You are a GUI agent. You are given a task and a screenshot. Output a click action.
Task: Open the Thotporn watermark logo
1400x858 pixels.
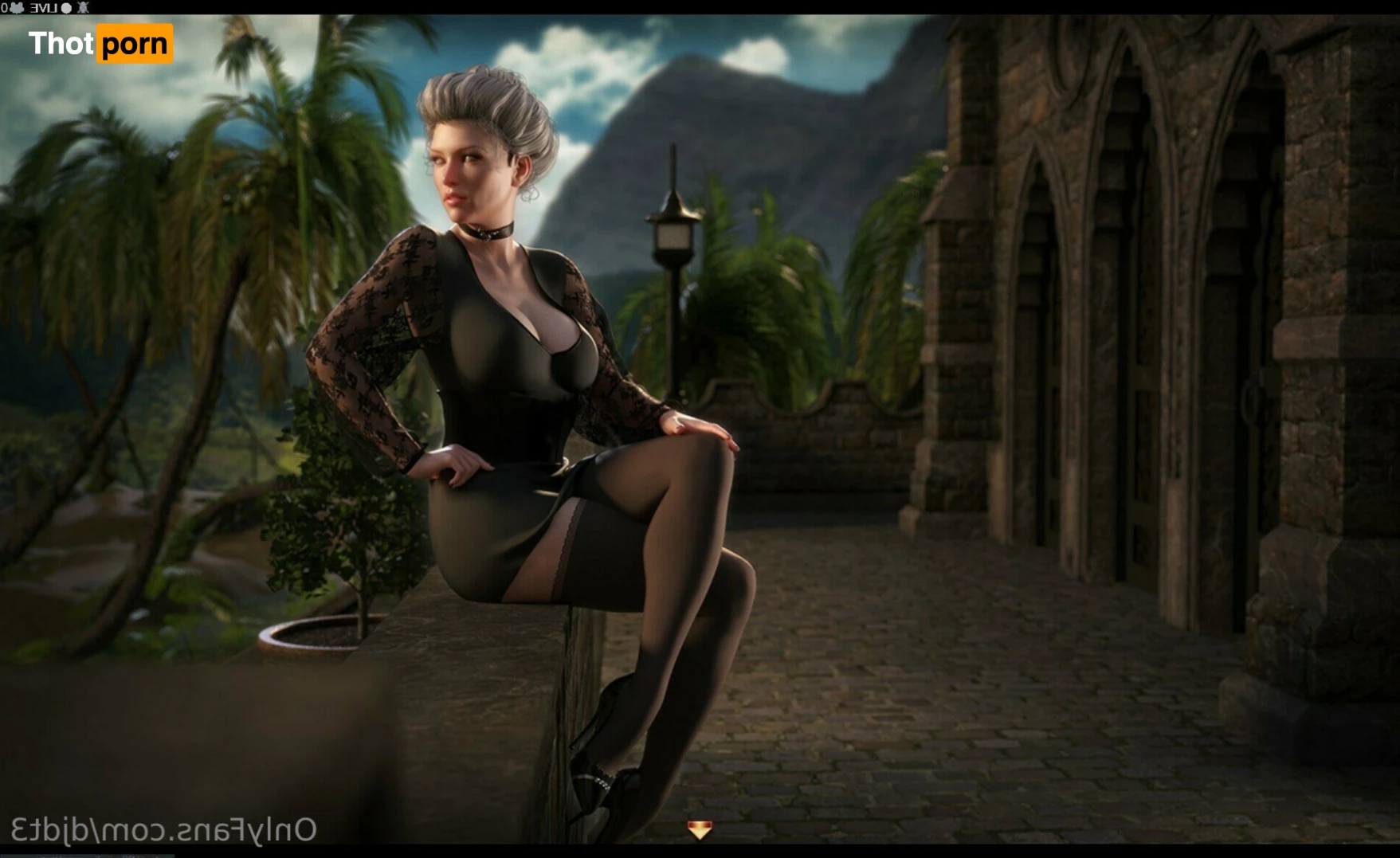point(100,44)
